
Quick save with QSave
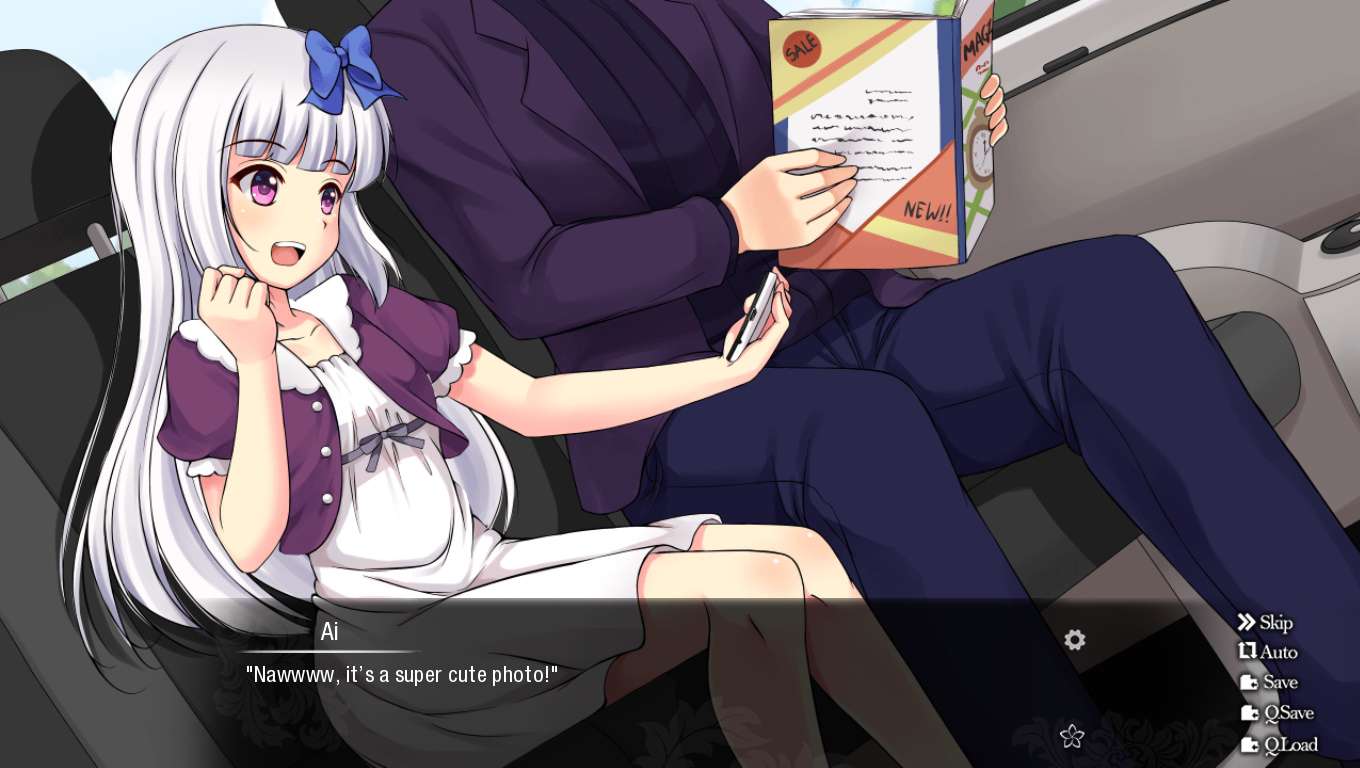tap(1277, 713)
